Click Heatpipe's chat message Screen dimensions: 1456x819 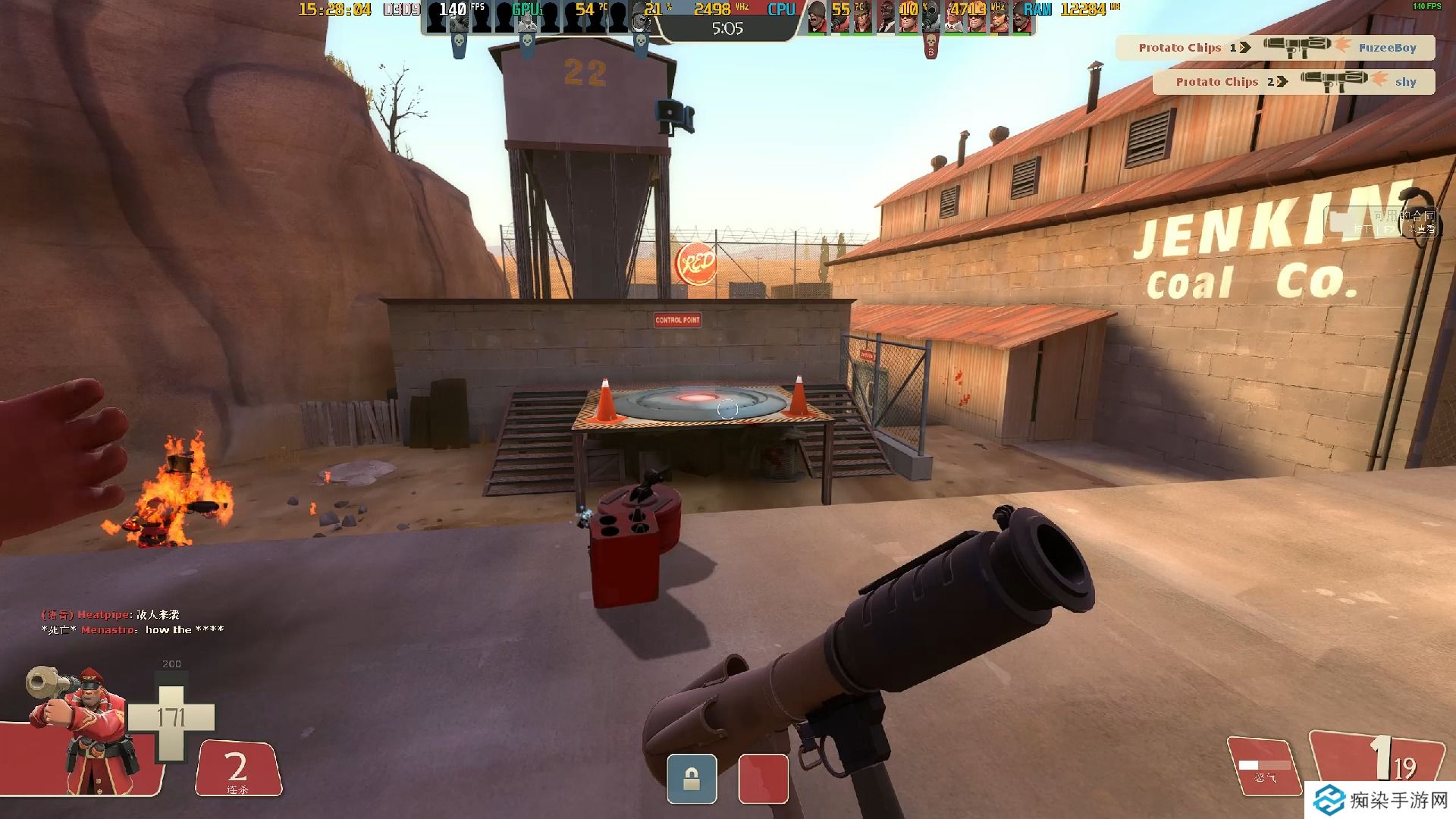111,615
